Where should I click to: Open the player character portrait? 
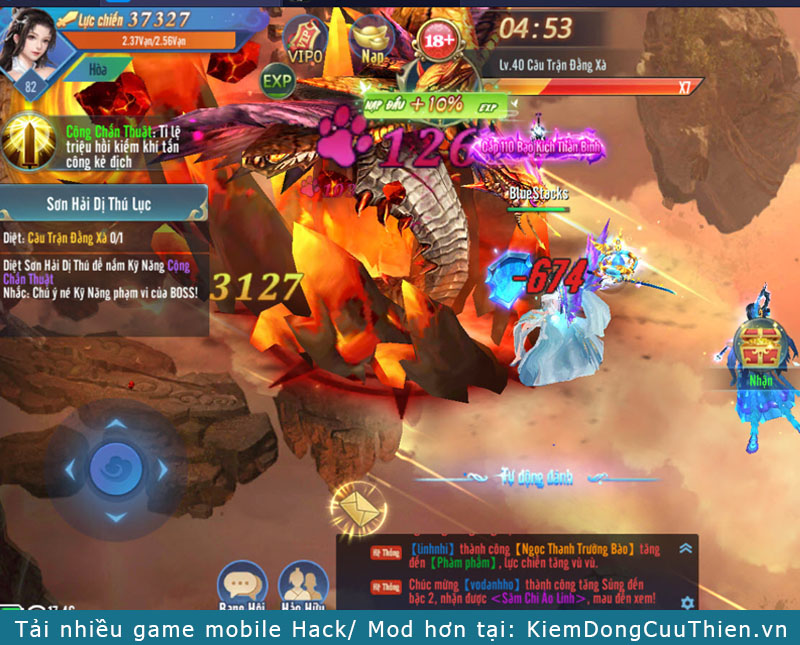click(31, 42)
